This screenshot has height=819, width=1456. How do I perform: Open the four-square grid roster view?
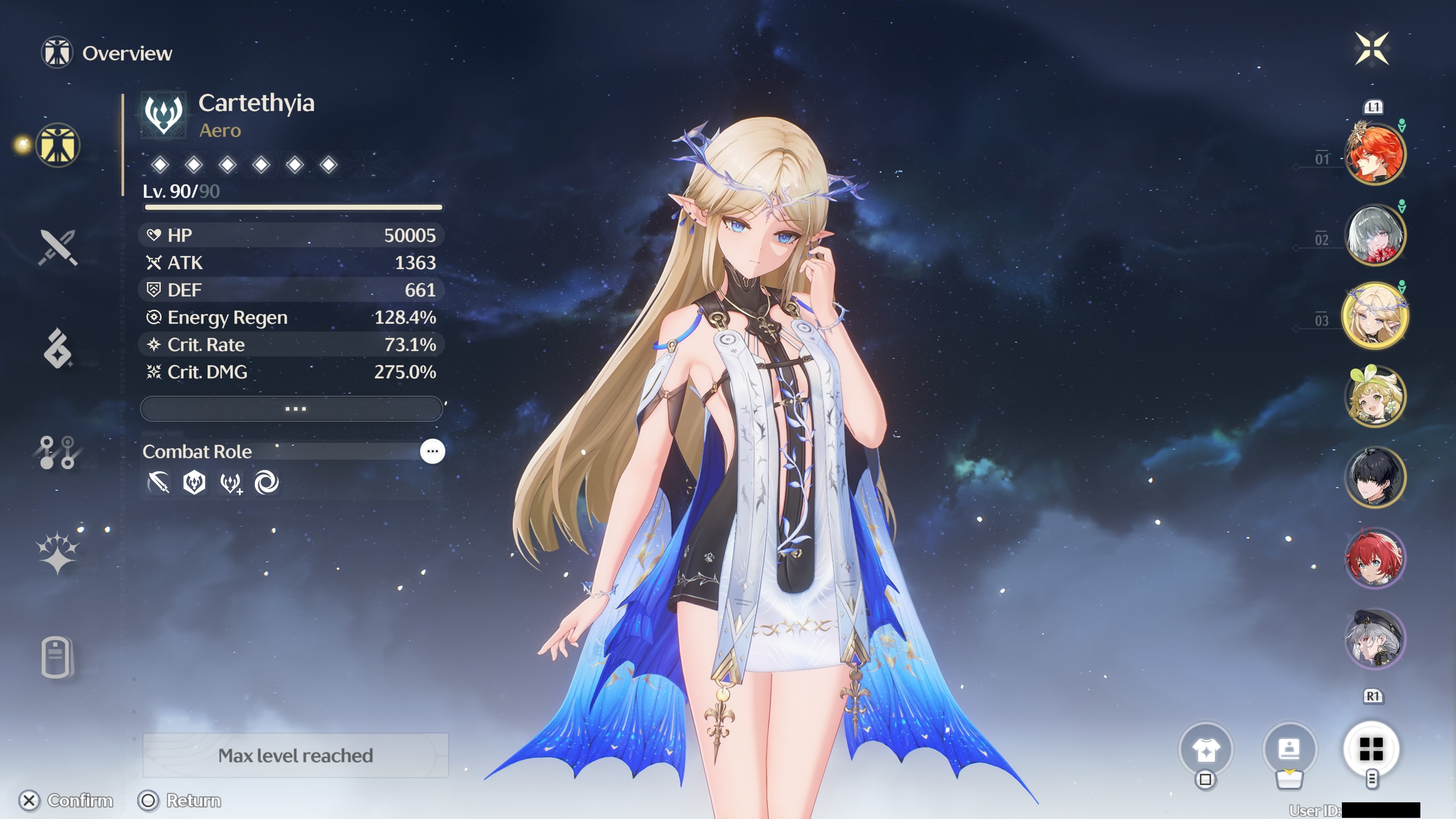click(x=1371, y=750)
